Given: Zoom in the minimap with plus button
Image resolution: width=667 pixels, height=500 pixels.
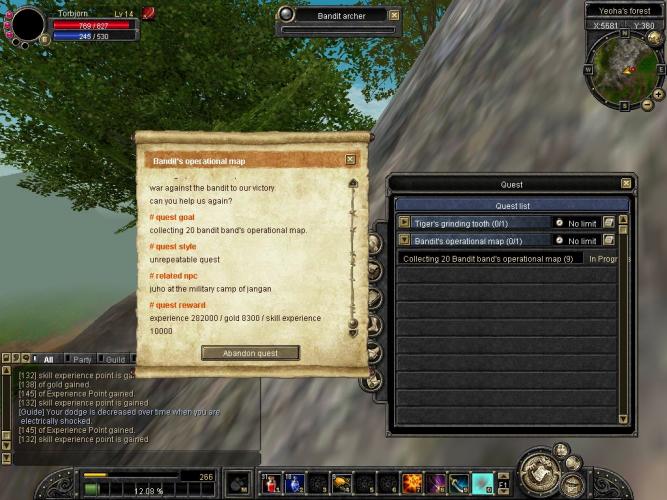Looking at the screenshot, I should point(658,92).
